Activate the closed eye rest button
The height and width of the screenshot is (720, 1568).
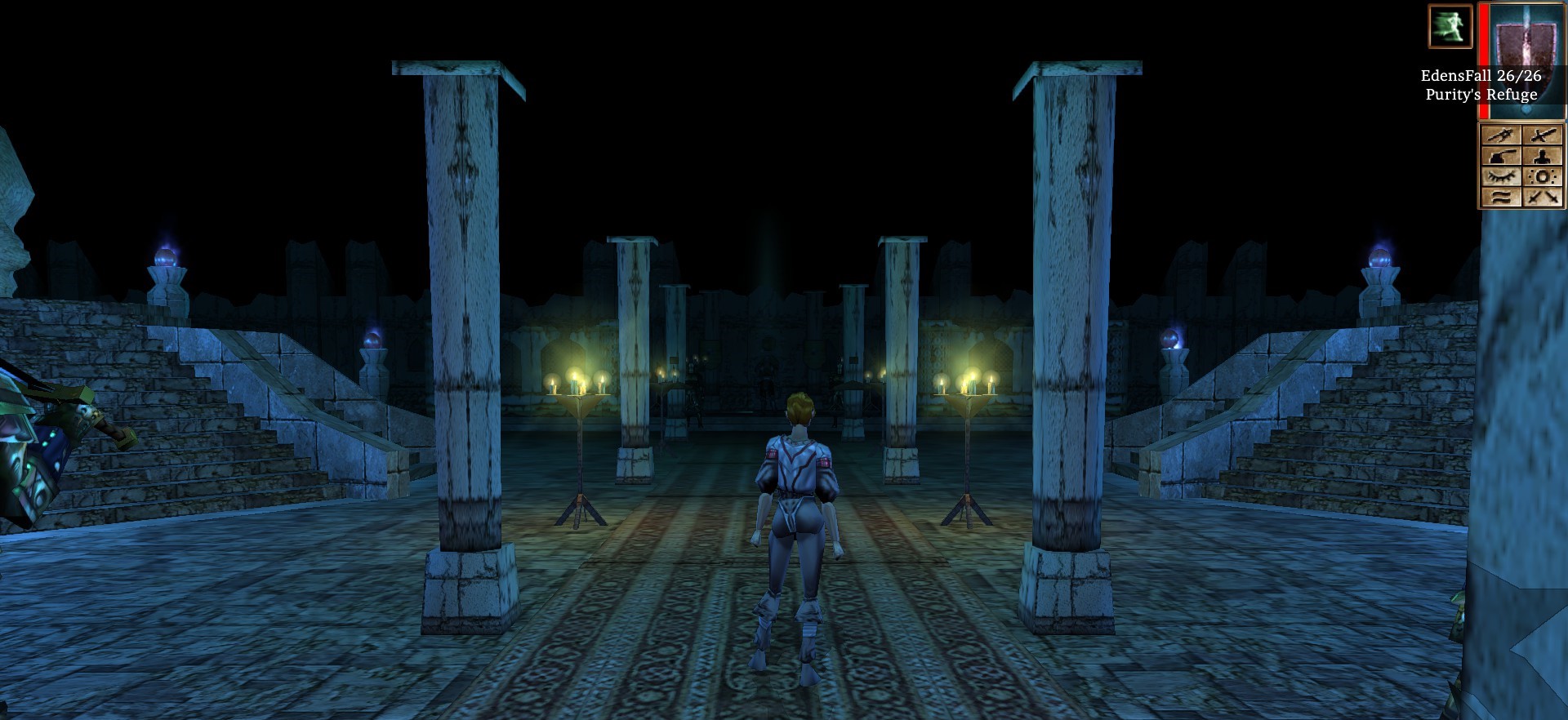[1501, 176]
